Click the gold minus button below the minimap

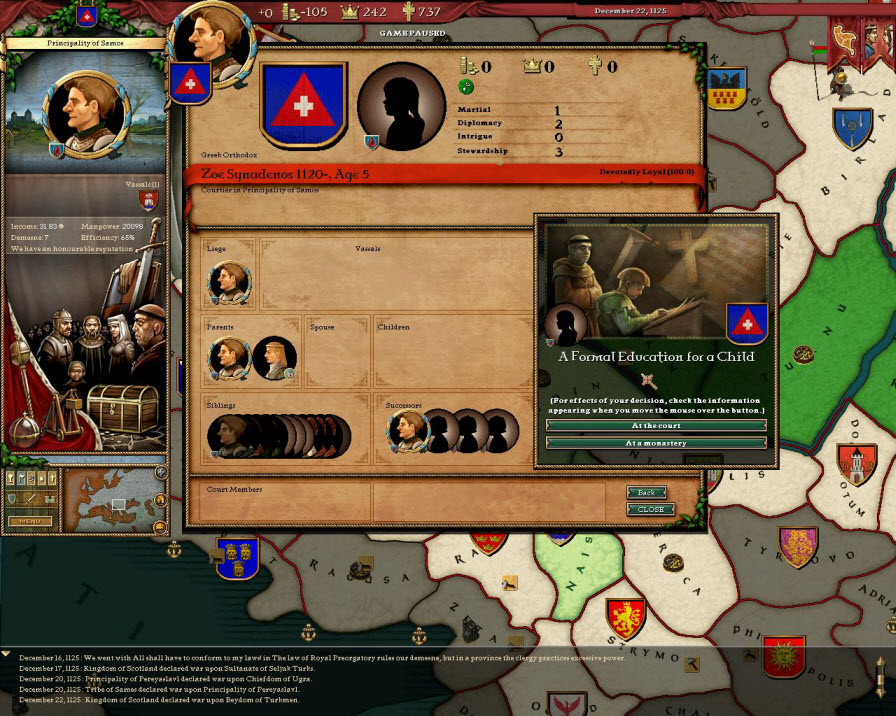(160, 527)
